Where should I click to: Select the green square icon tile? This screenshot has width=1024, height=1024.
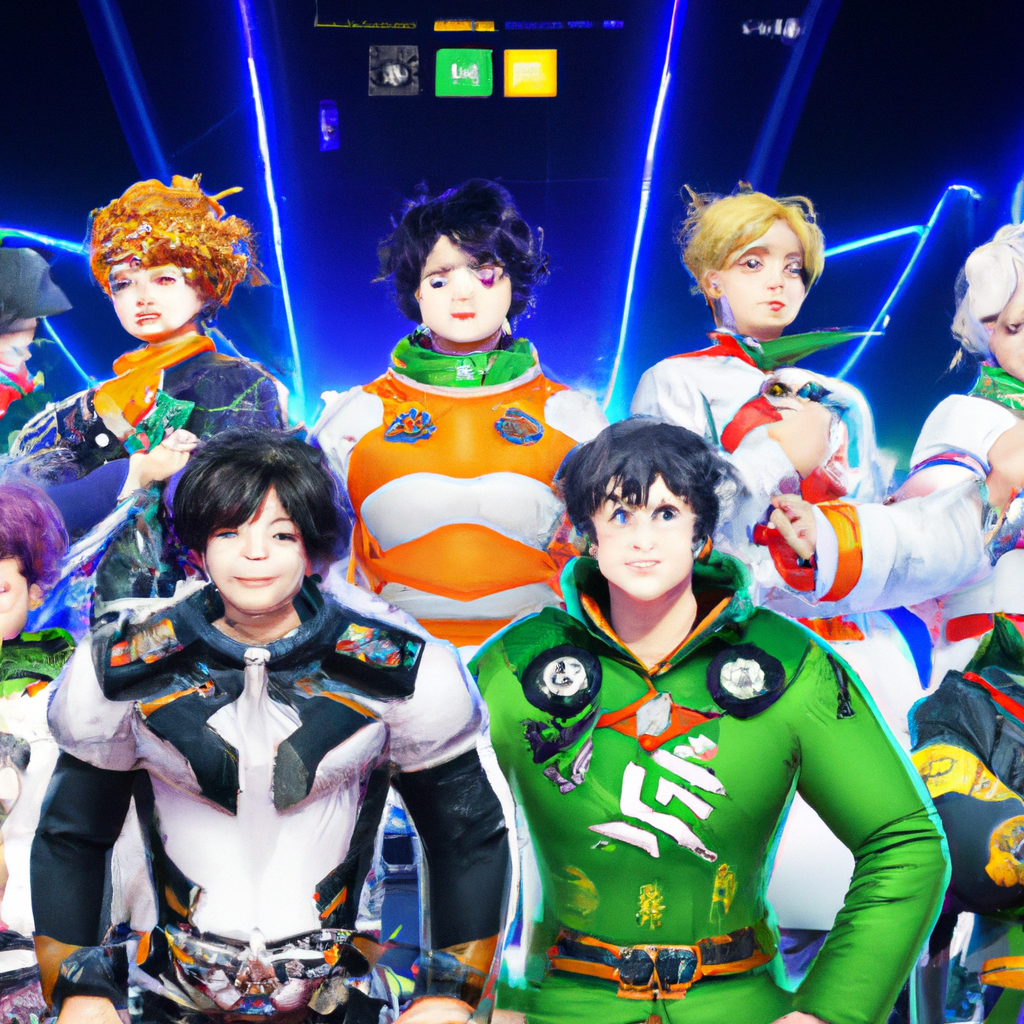click(463, 72)
